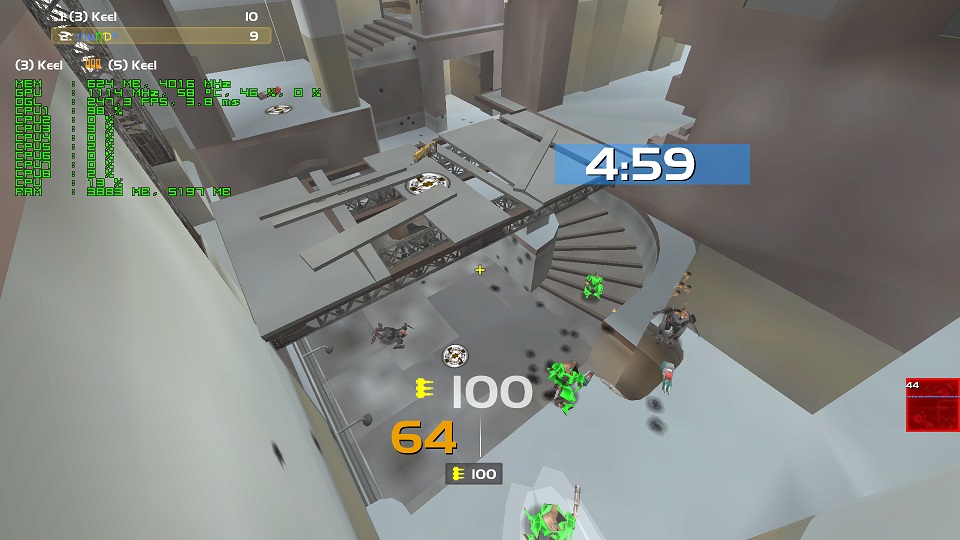Select the first-place Keel scoreboard row
The image size is (960, 540).
[x=161, y=17]
